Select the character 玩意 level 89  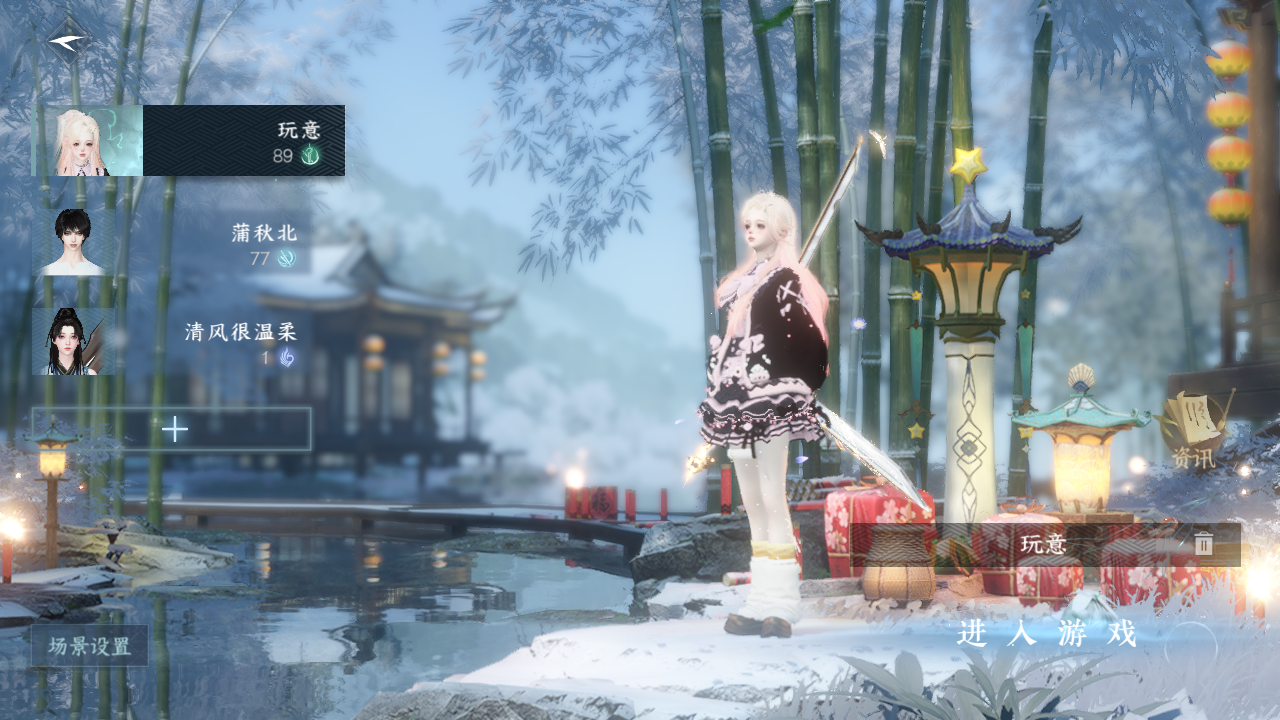(190, 141)
